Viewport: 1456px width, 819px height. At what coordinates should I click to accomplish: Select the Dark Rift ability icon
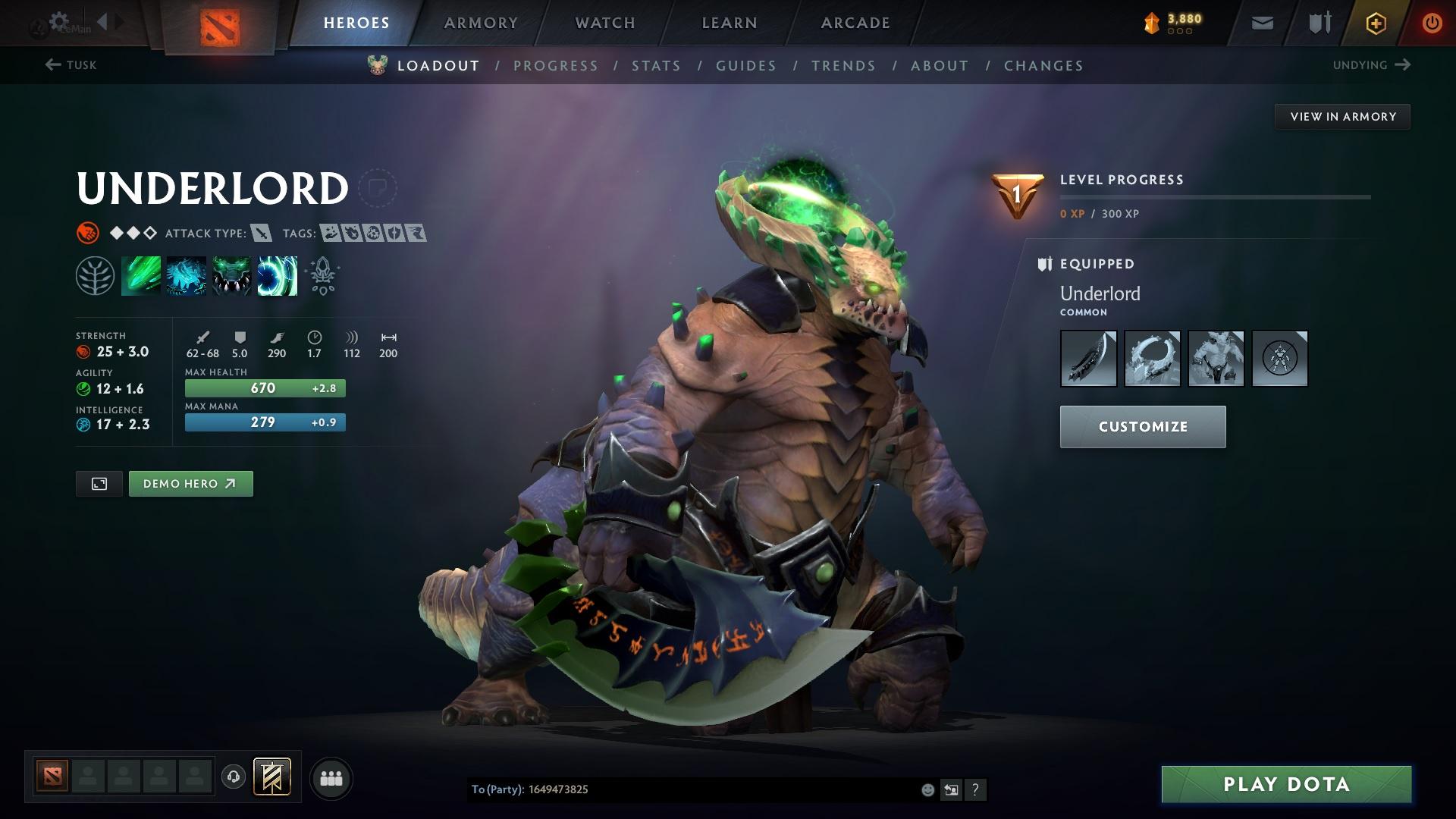point(277,275)
